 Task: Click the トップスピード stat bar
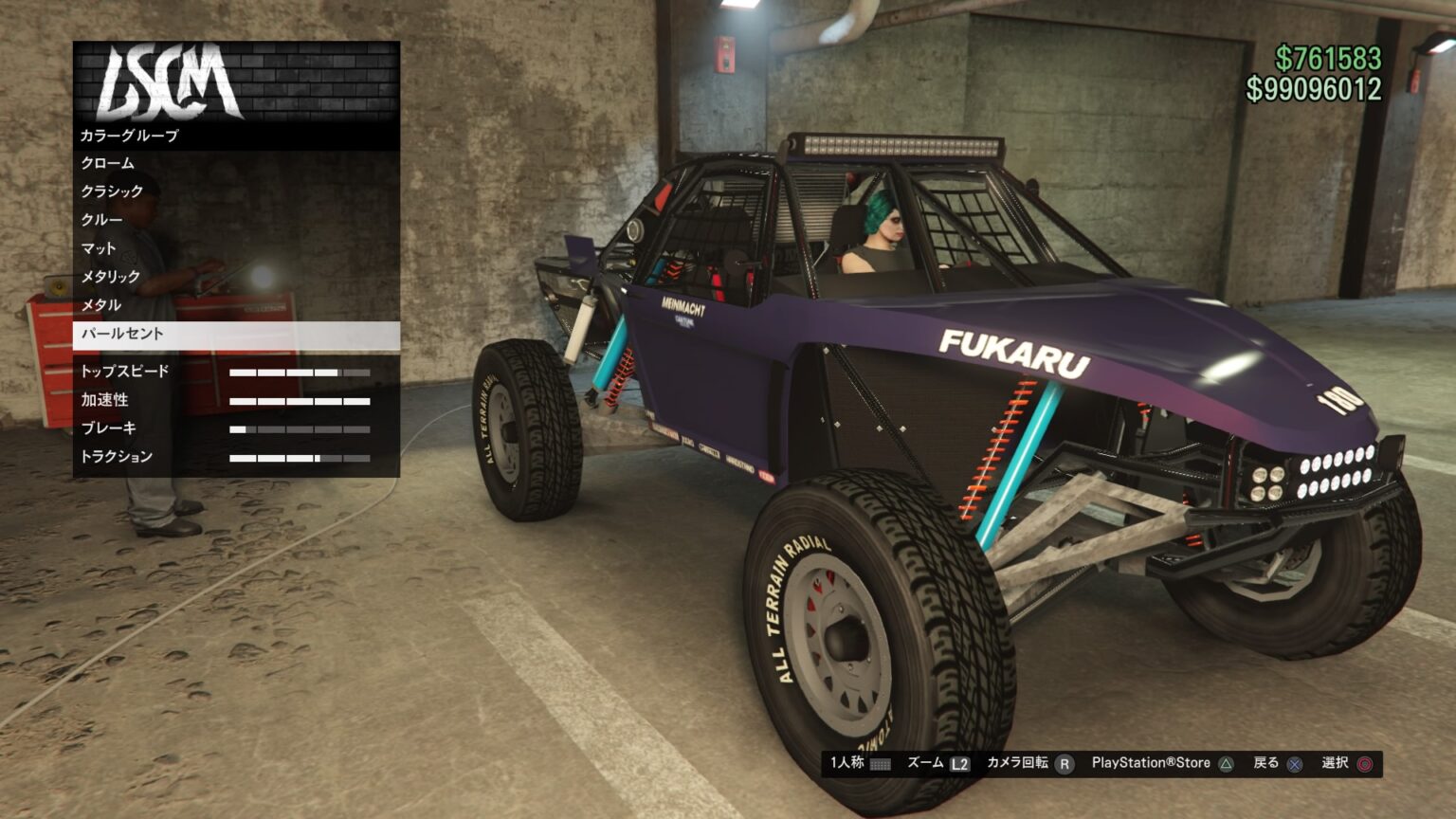(300, 372)
